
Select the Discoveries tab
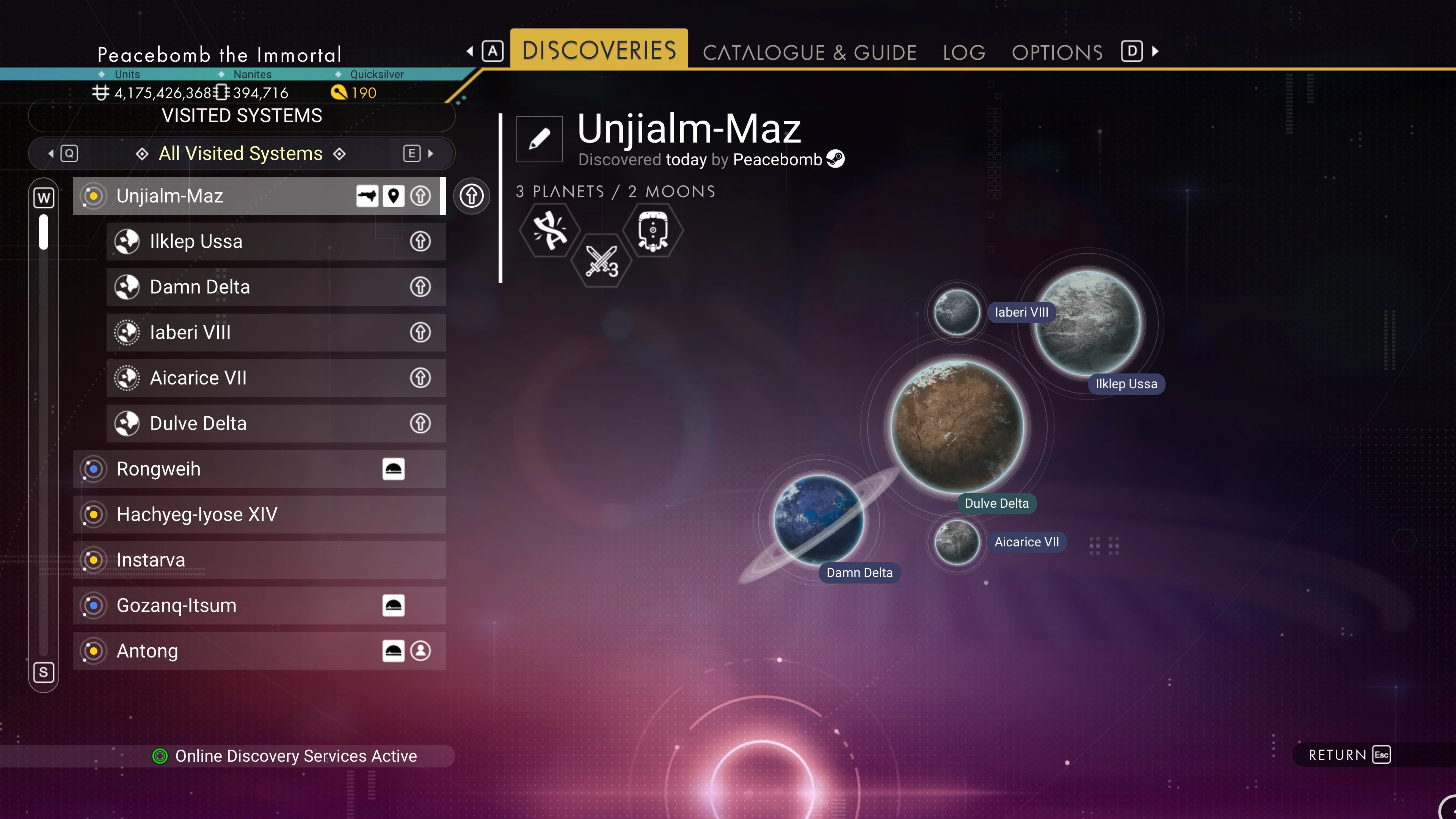pos(599,50)
